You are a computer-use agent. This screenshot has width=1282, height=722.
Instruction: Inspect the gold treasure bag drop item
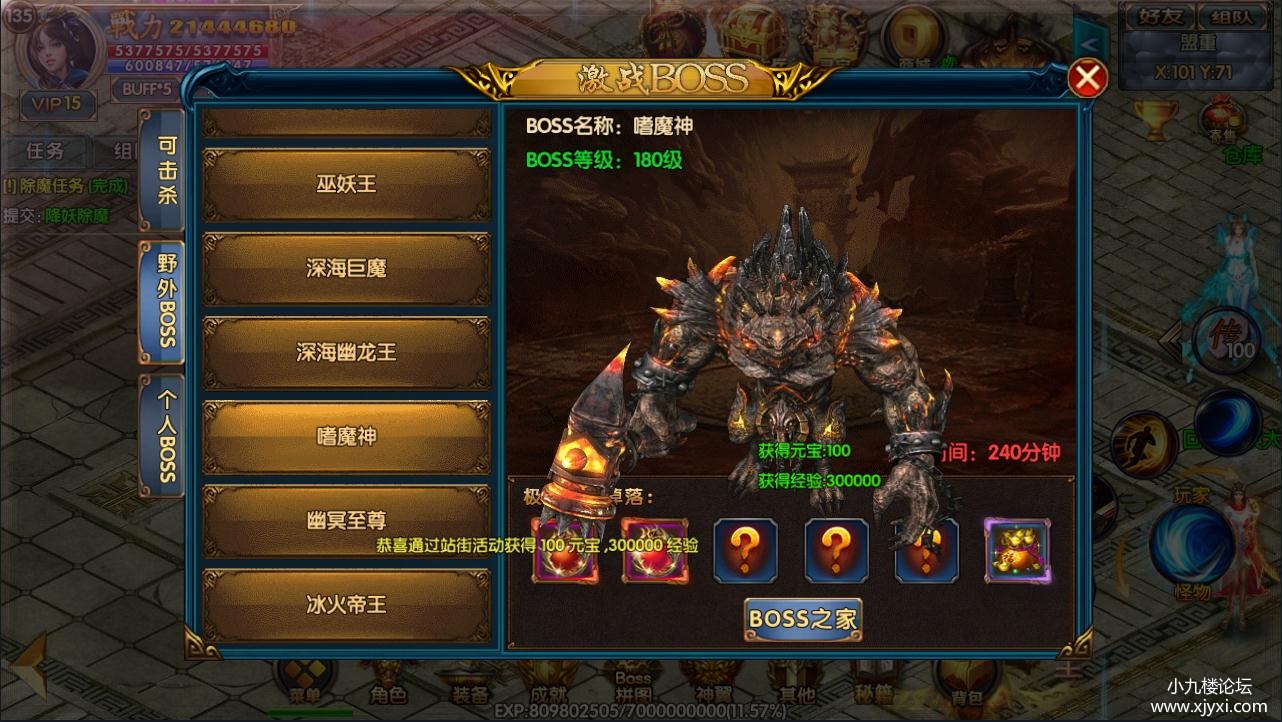click(1017, 551)
